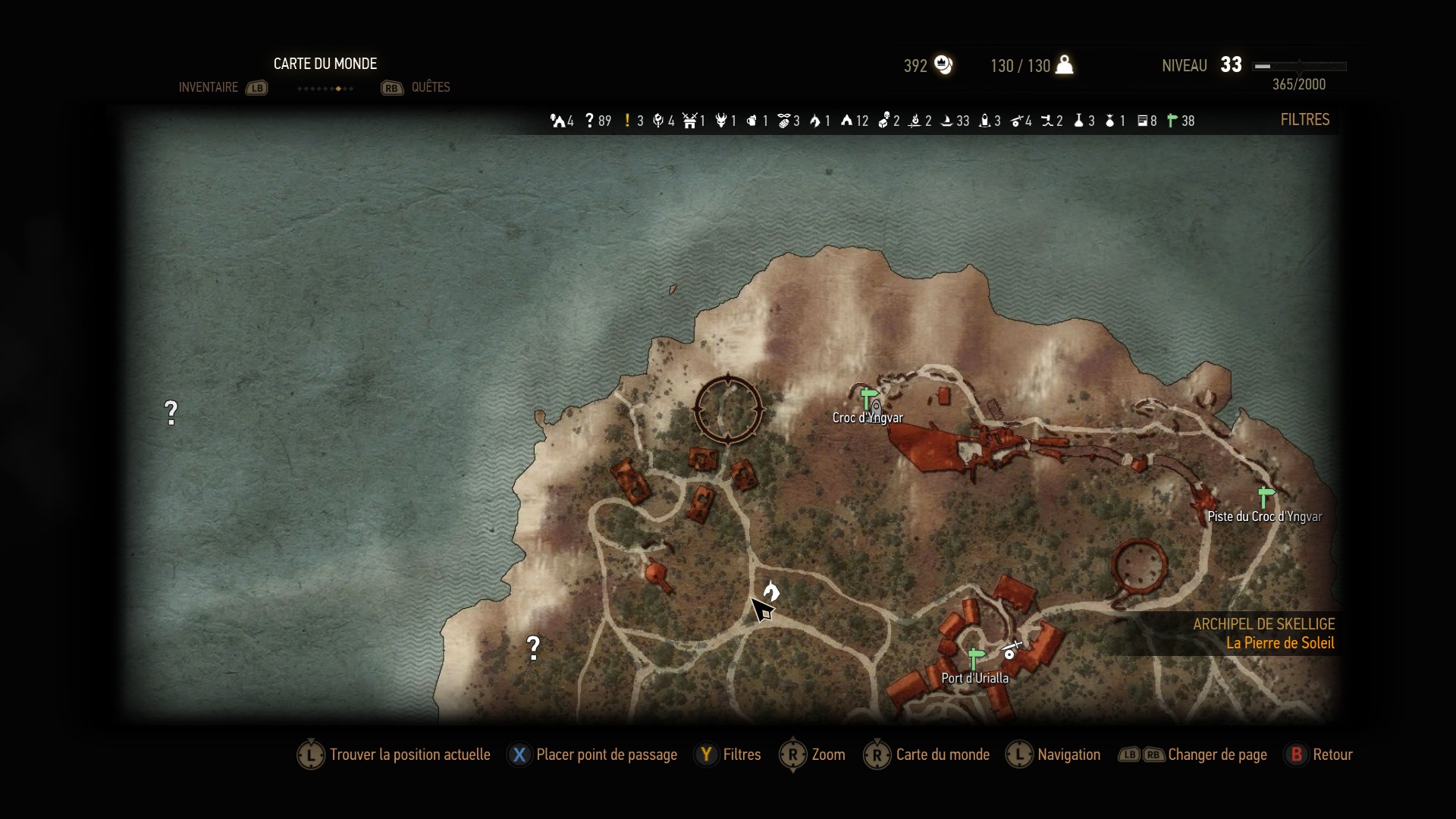Screen dimensions: 1456x819
Task: Select the white flame map marker
Action: coord(772,590)
